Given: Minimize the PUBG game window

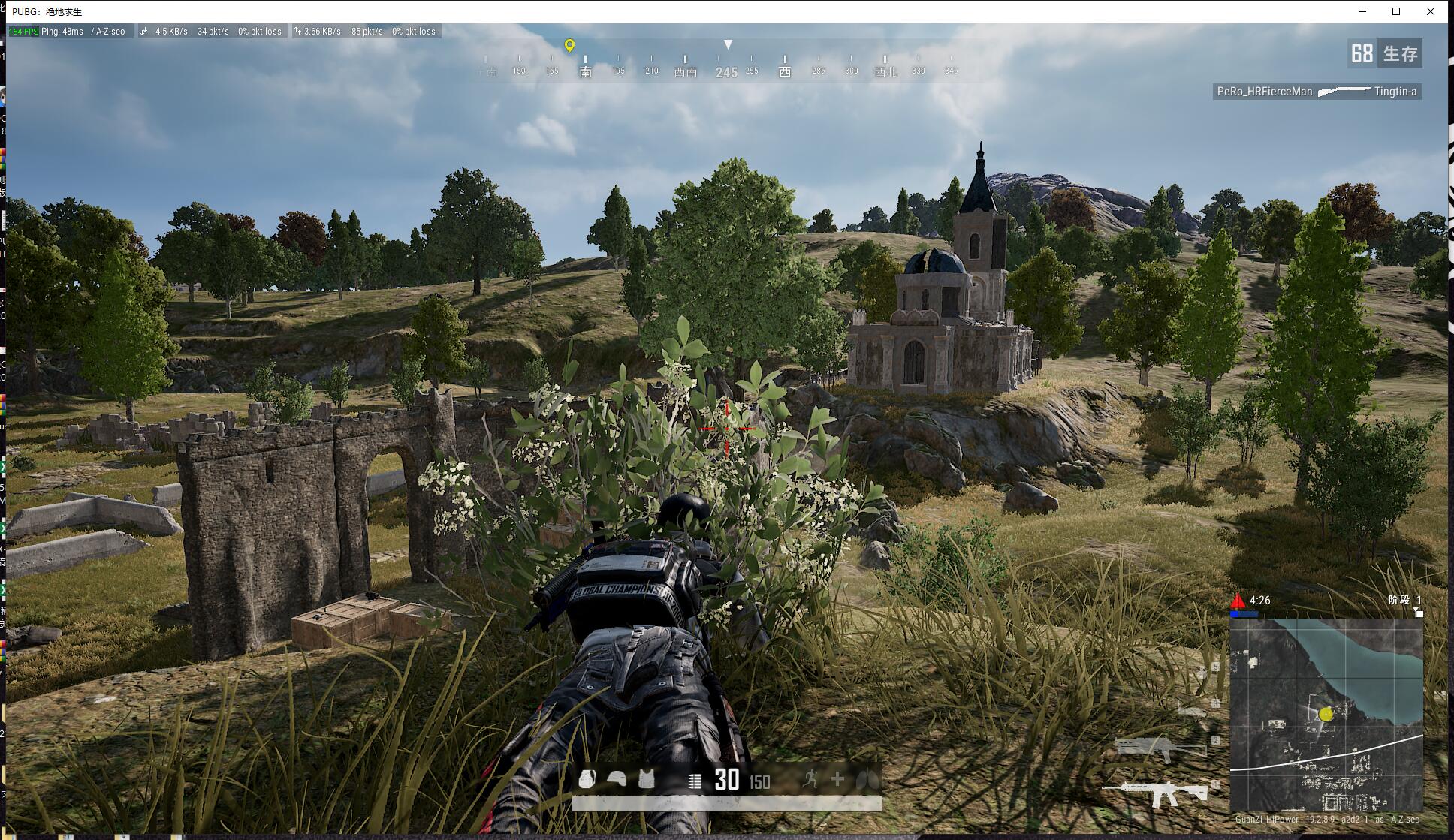Looking at the screenshot, I should pos(1362,11).
